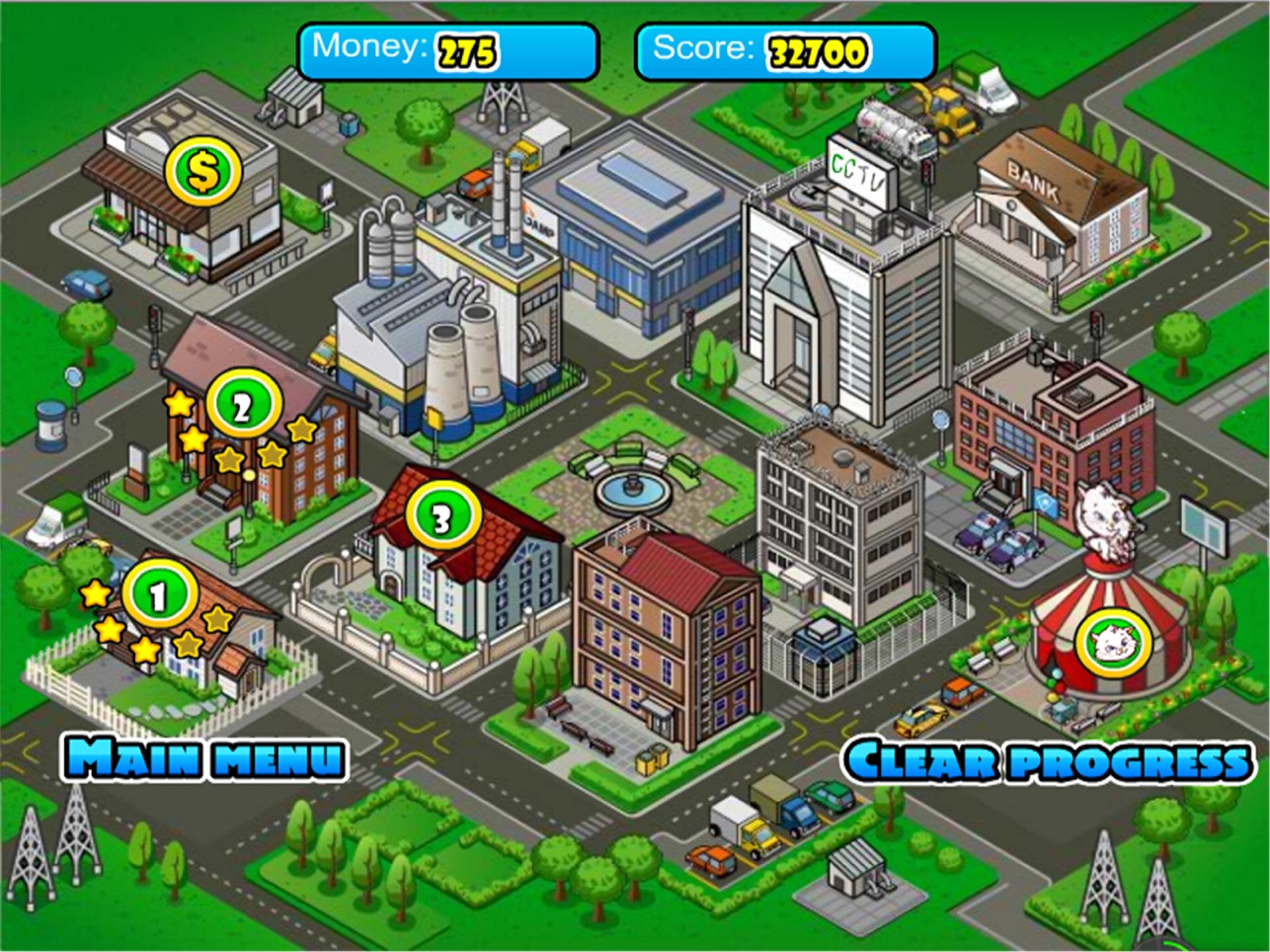Screen dimensions: 1270x952
Task: Click the Clear progress button
Action: tap(1048, 760)
